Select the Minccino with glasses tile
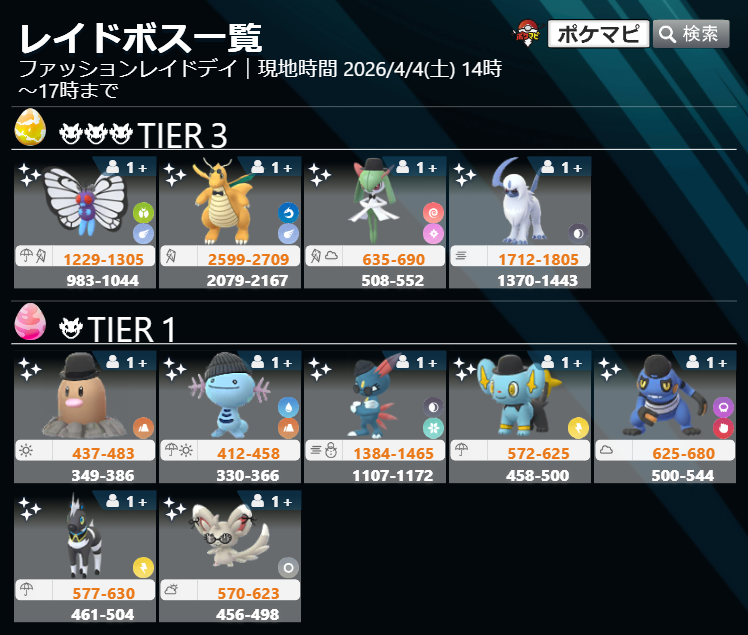748x635 pixels. tap(230, 555)
